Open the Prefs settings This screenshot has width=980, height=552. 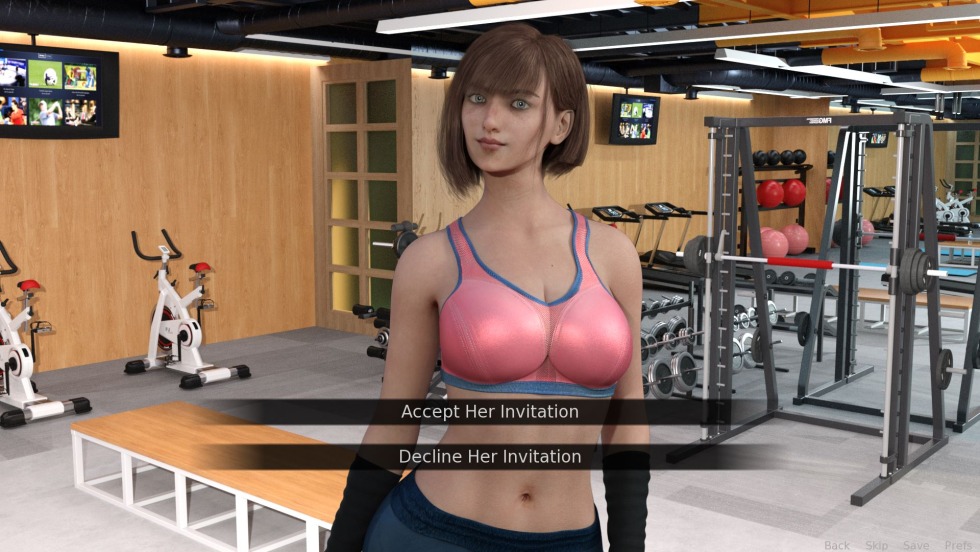click(x=957, y=545)
